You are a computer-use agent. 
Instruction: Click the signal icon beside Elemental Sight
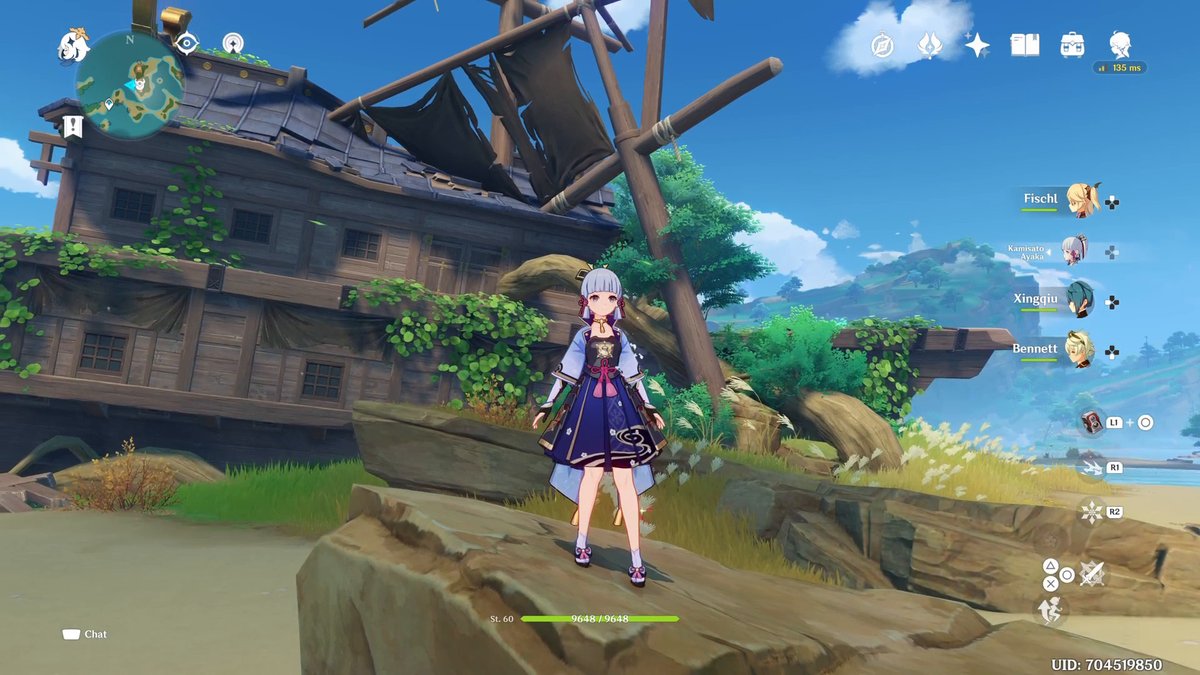pyautogui.click(x=233, y=43)
